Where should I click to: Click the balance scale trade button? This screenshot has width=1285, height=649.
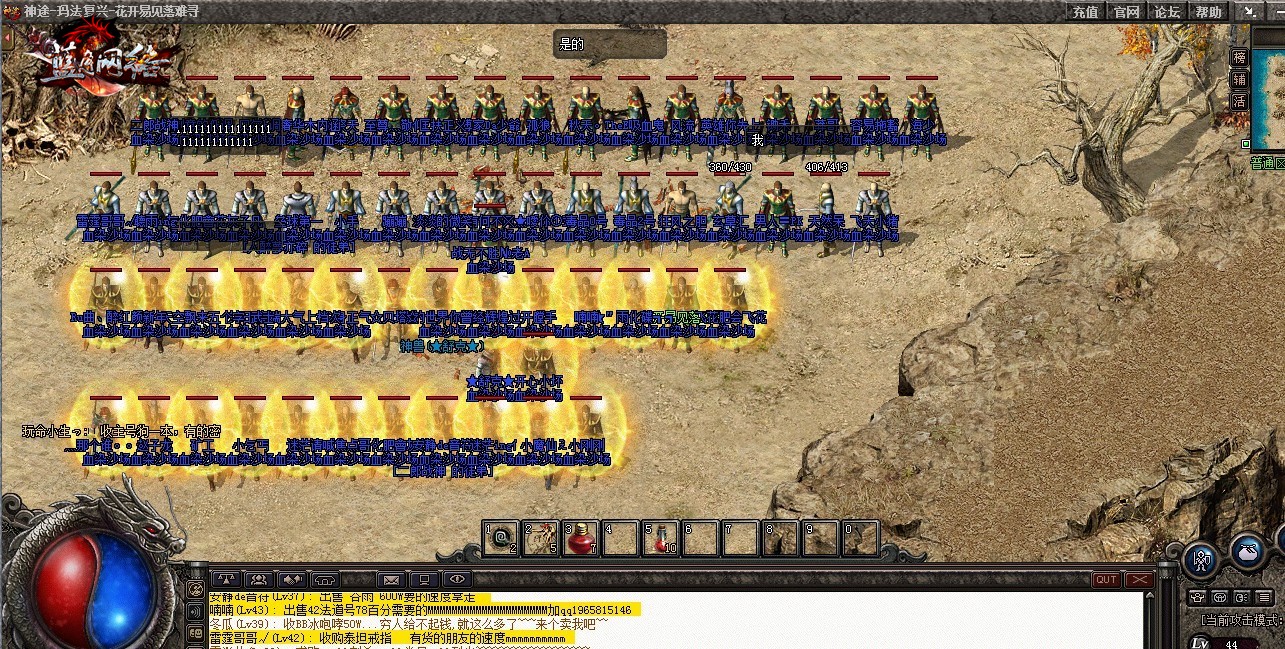227,579
